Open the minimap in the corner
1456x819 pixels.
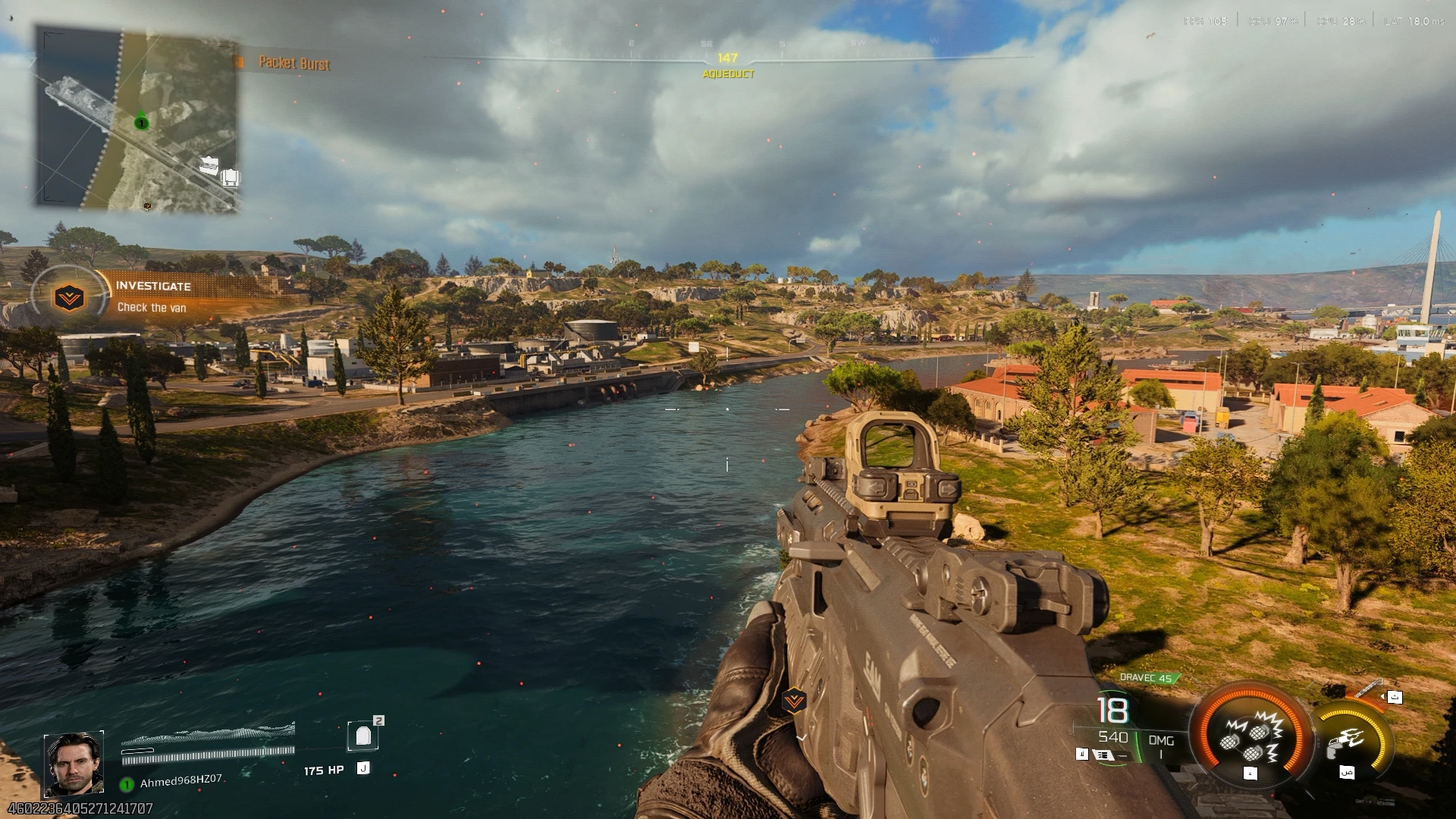click(x=137, y=119)
